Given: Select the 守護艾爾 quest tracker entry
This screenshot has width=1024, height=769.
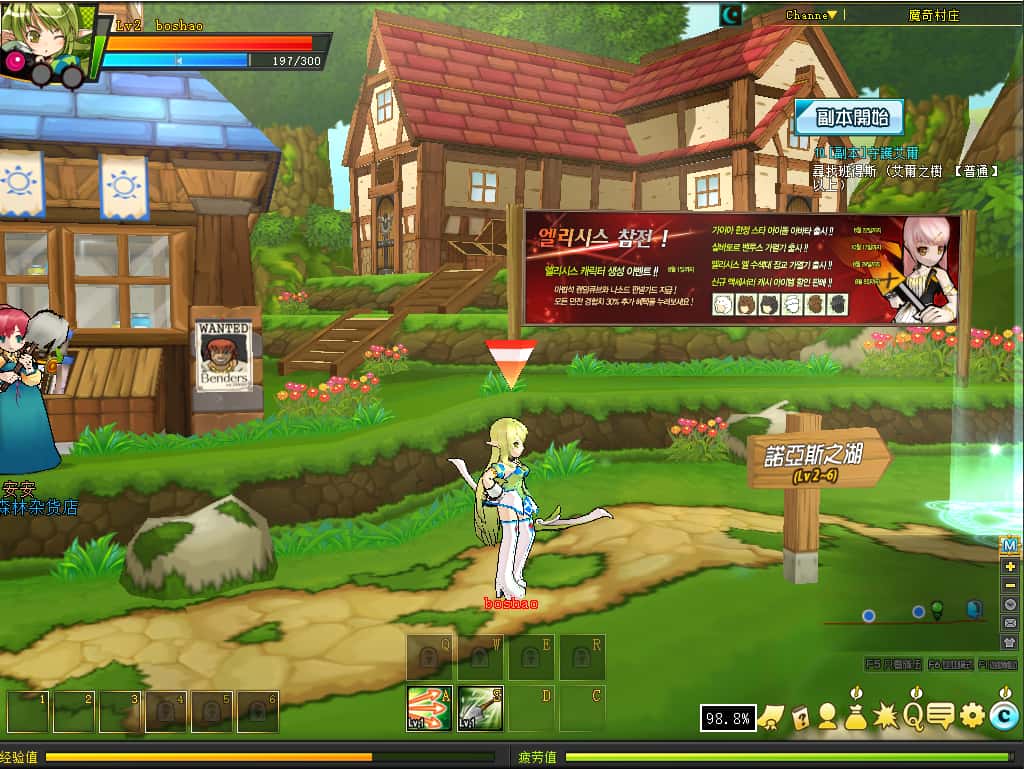Looking at the screenshot, I should (x=865, y=153).
